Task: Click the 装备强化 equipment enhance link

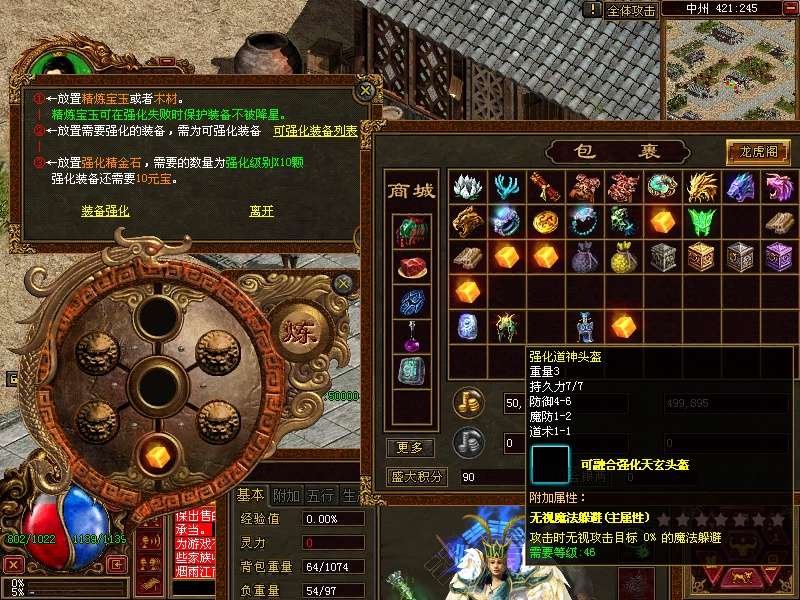Action: tap(105, 212)
